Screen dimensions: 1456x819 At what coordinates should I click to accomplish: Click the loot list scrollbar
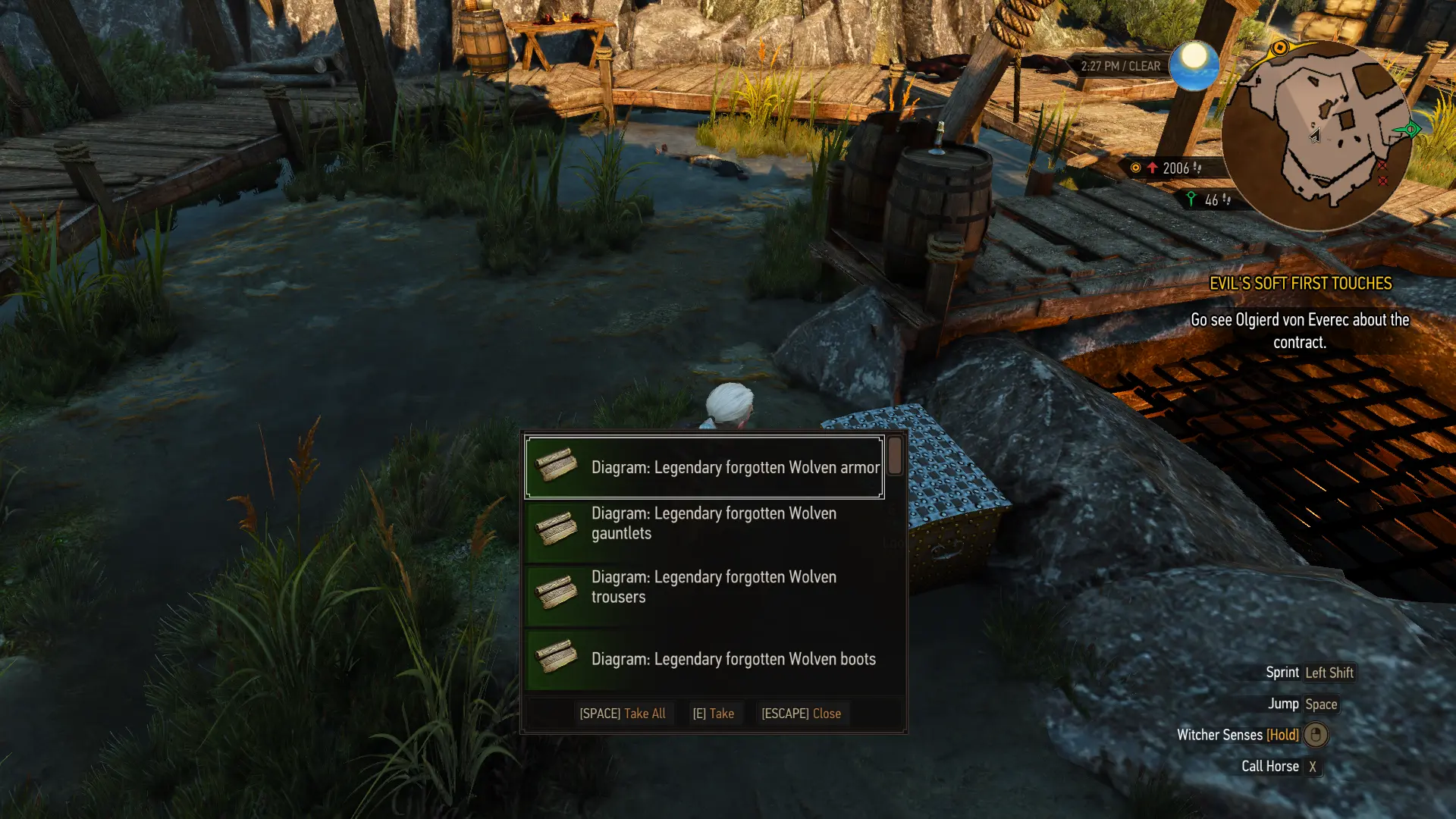pos(895,456)
